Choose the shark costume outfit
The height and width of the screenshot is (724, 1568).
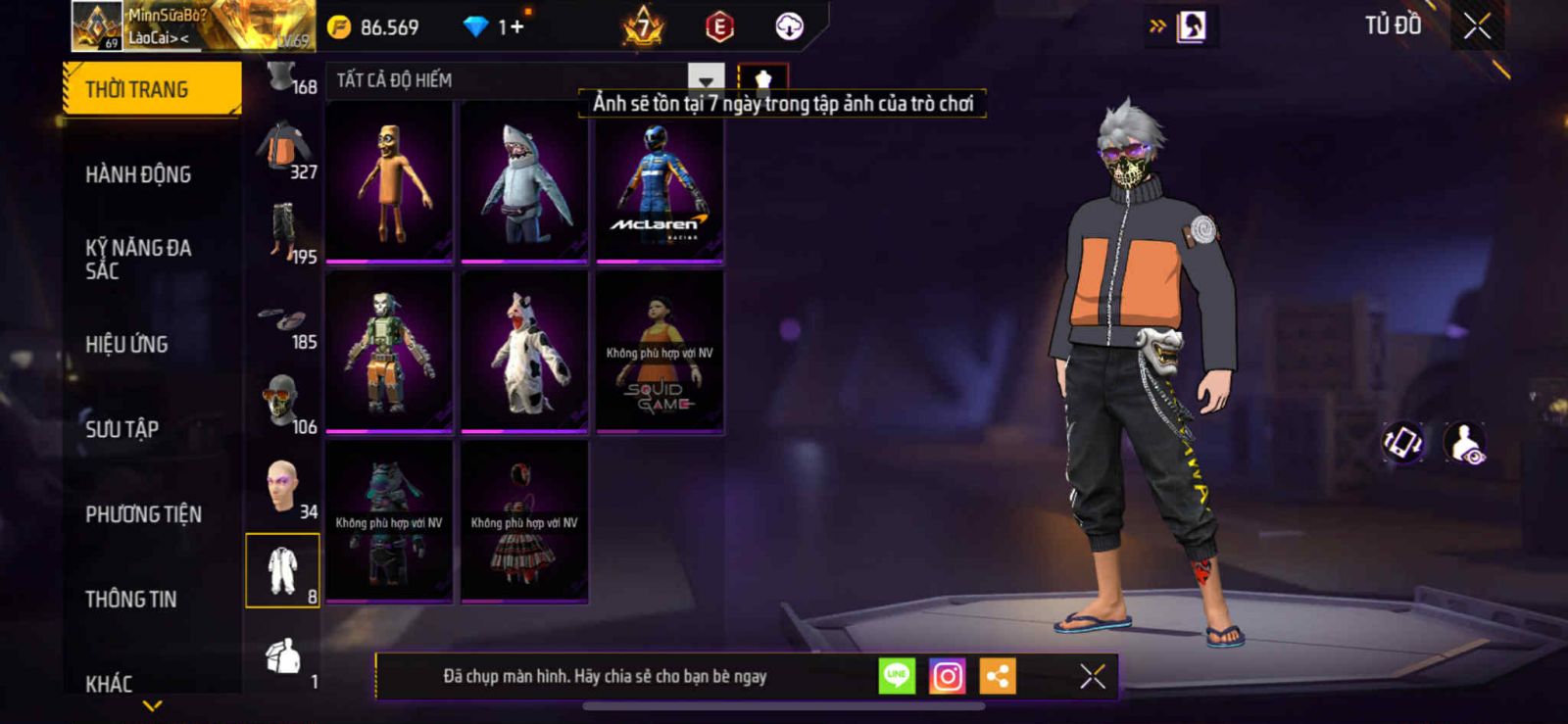(x=524, y=182)
